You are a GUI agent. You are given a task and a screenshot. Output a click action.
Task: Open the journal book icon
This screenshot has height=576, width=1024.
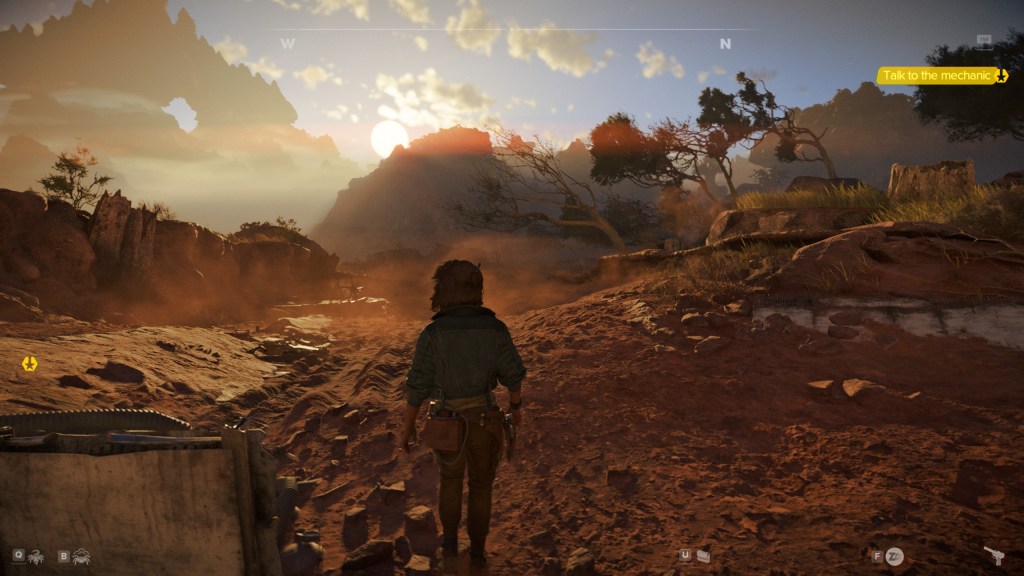(704, 555)
